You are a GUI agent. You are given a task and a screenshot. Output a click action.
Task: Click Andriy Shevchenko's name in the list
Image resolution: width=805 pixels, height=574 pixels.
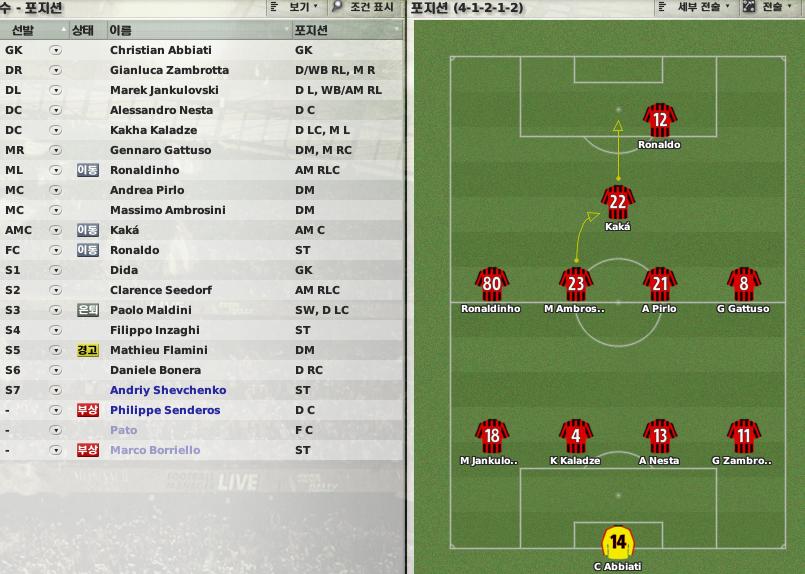coord(168,390)
